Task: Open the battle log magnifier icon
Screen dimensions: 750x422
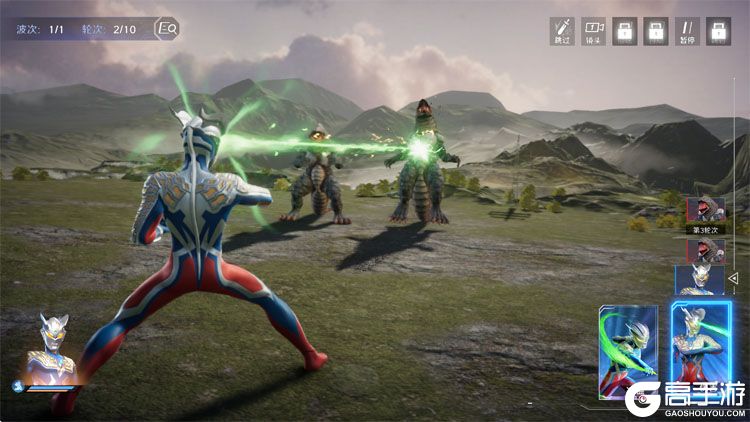Action: (168, 29)
